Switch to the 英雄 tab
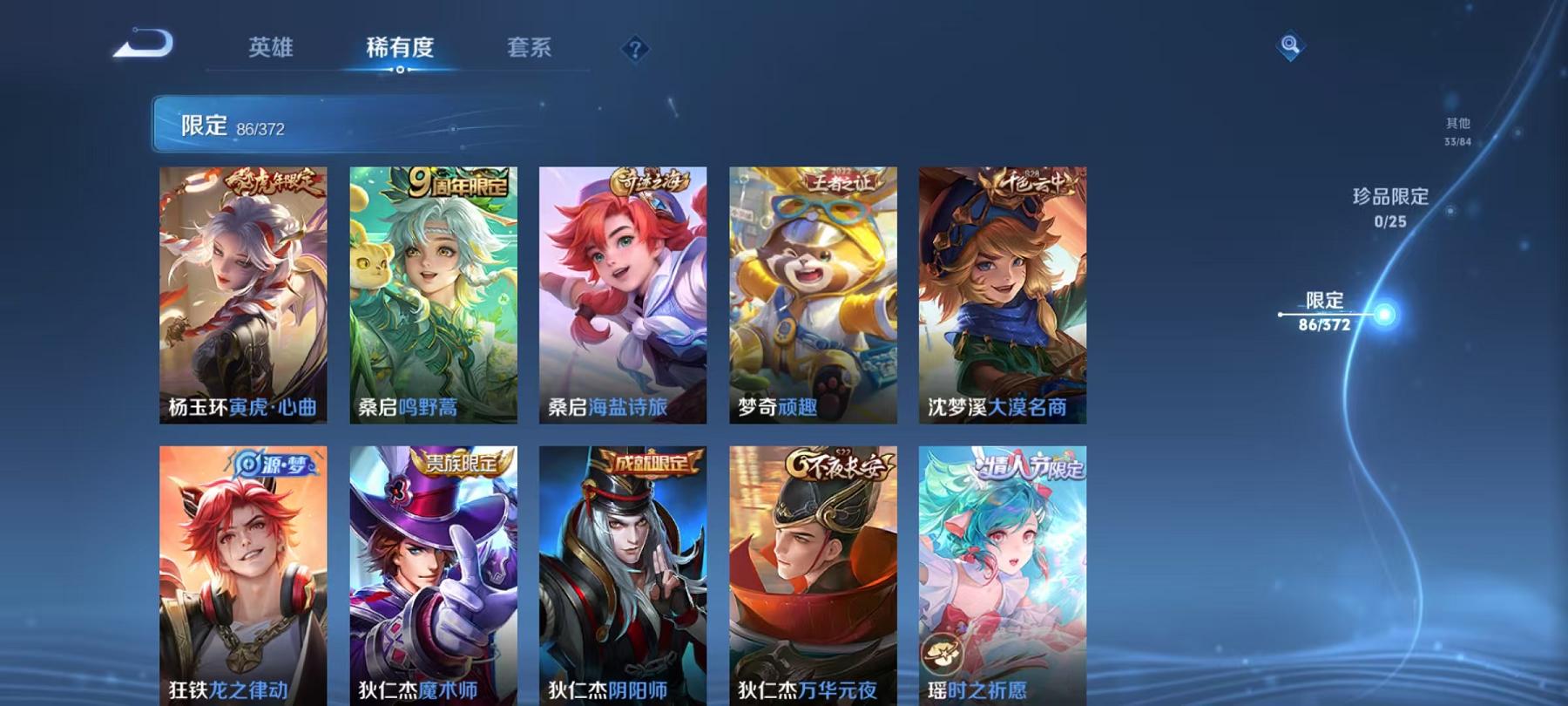The height and width of the screenshot is (706, 1568). click(x=272, y=50)
